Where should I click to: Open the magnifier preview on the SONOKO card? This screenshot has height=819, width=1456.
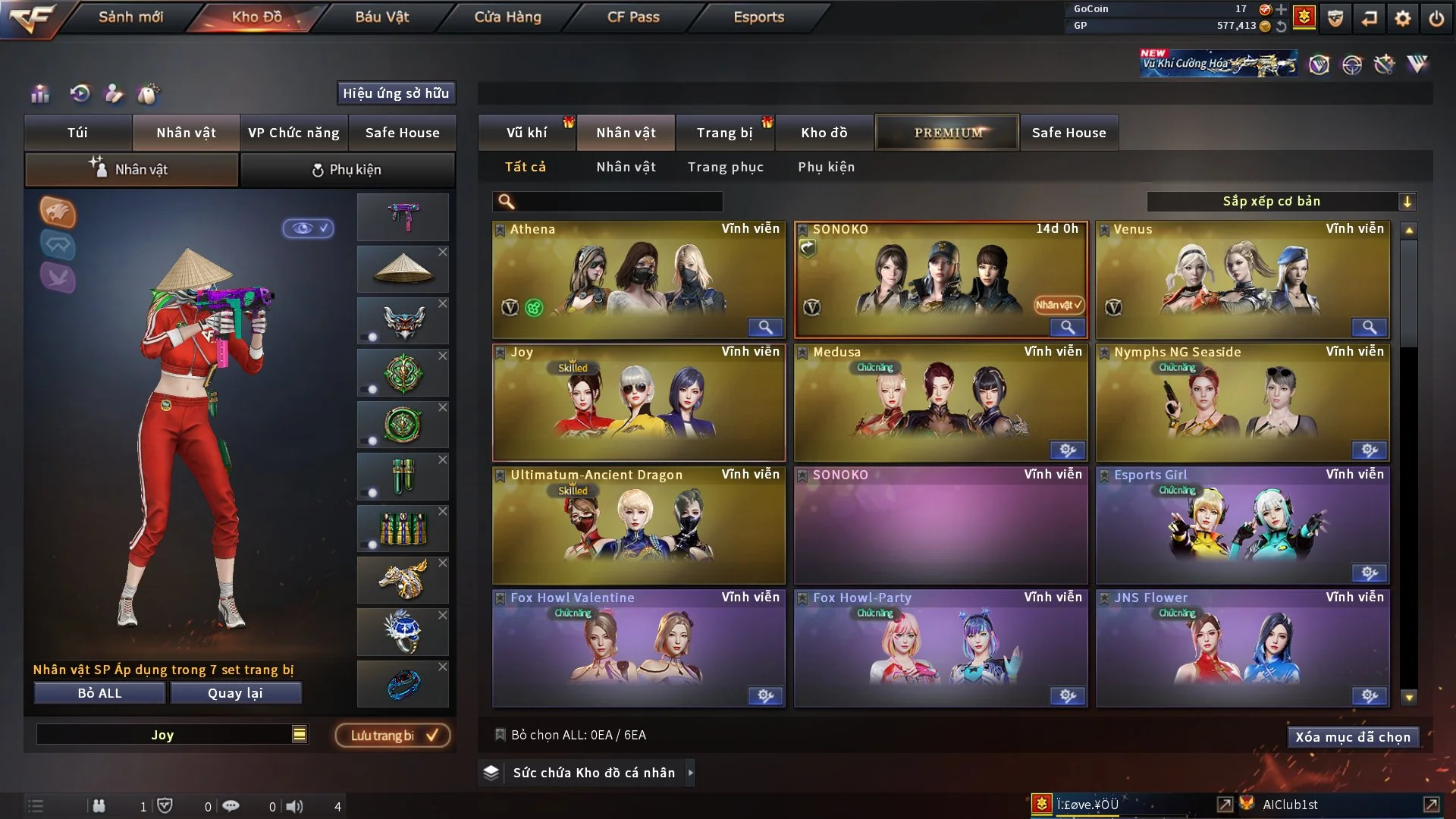pyautogui.click(x=1068, y=327)
